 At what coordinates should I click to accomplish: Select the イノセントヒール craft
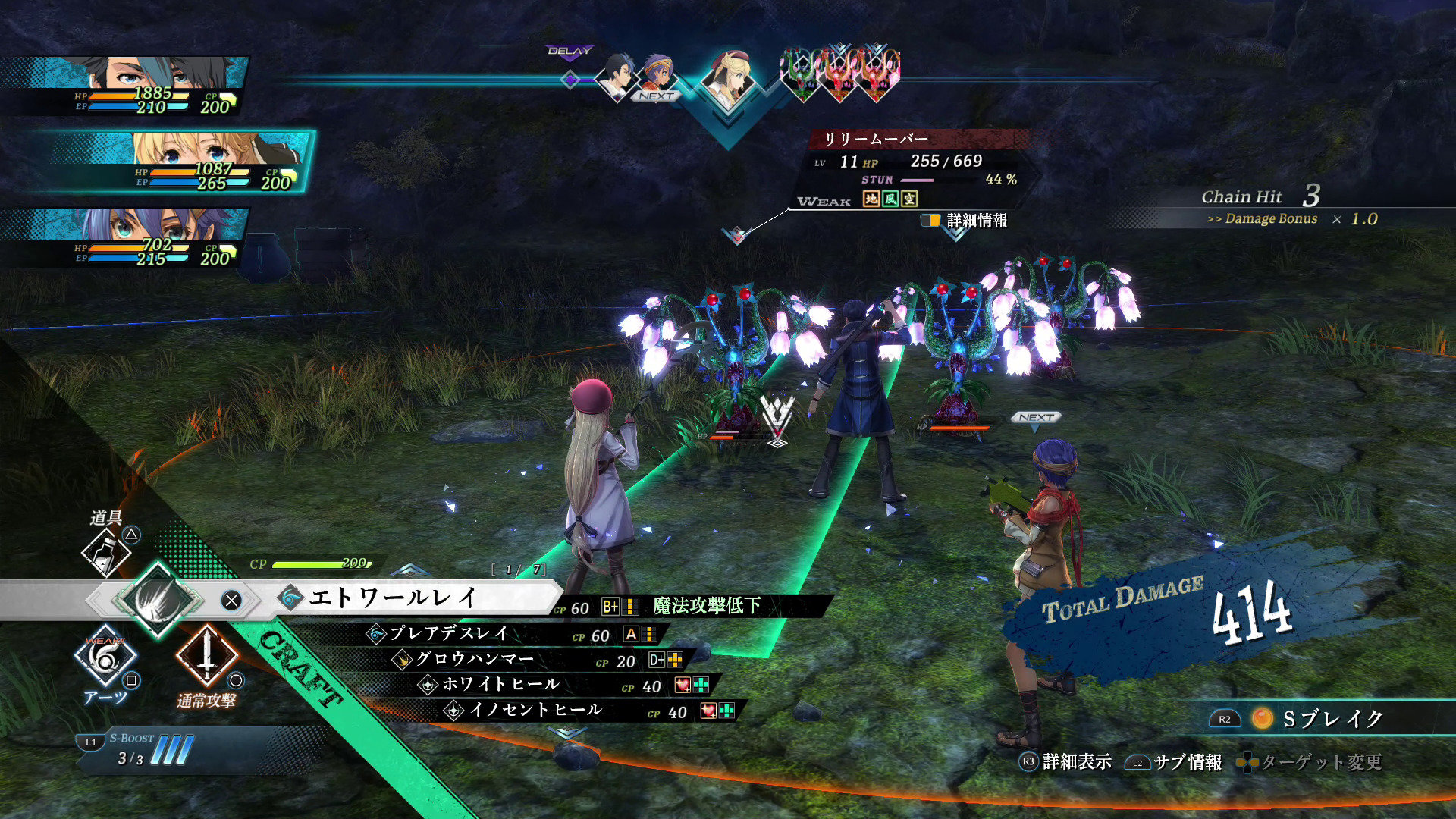coord(535,711)
